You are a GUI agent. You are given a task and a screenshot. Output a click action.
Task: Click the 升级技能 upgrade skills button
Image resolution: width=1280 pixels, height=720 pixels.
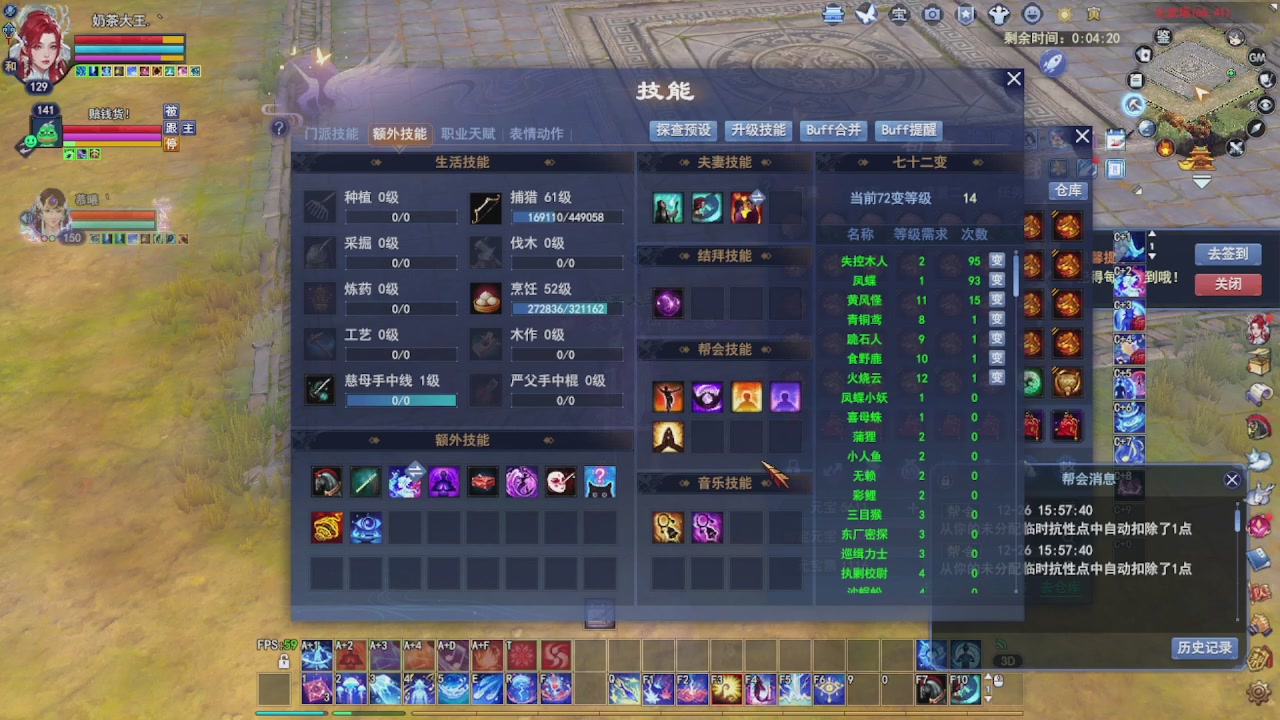click(759, 130)
